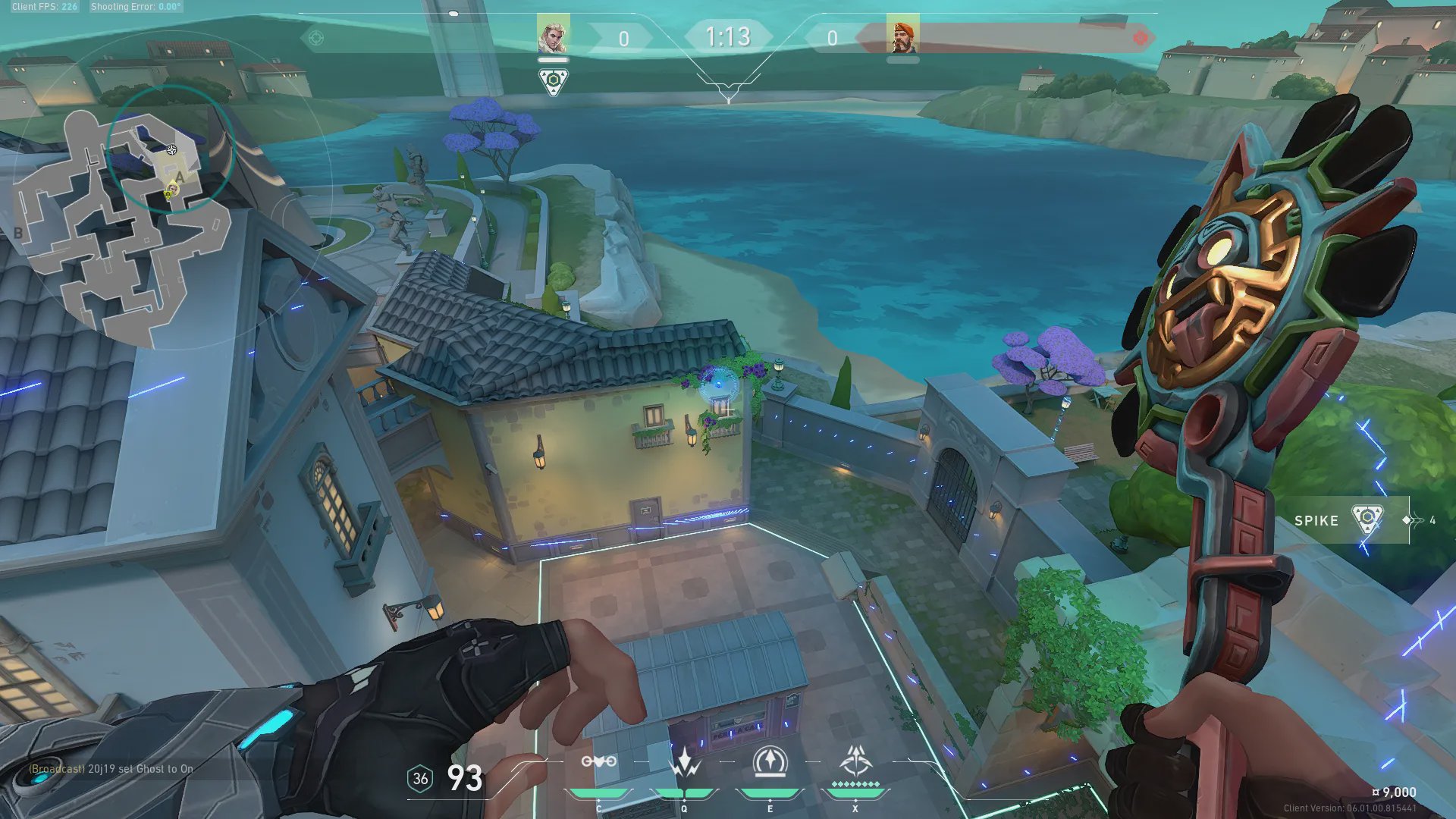The width and height of the screenshot is (1456, 819).
Task: Click the spike carrier icon below portrait
Action: coord(554,81)
